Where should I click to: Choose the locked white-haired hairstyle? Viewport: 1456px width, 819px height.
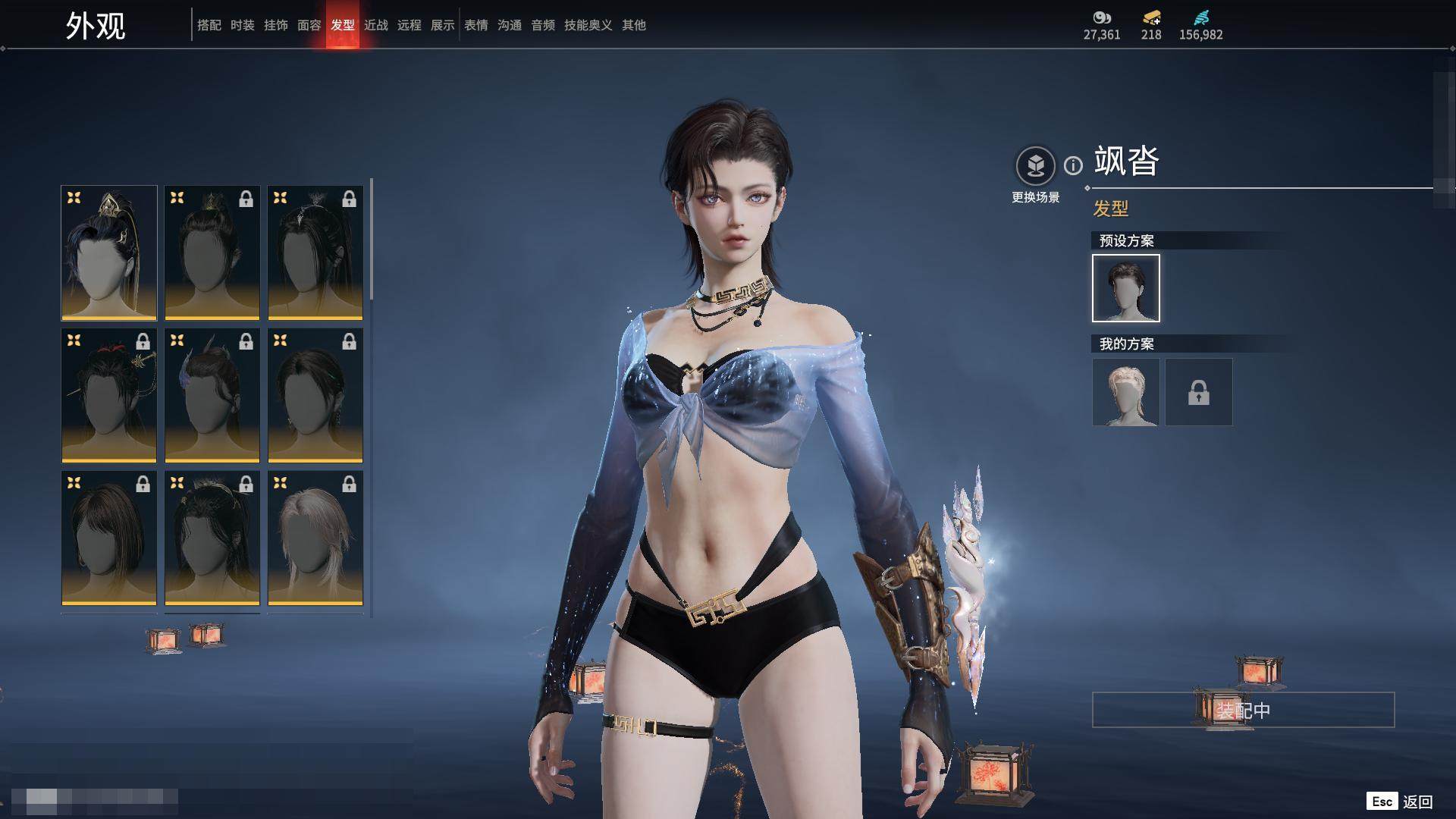(315, 538)
